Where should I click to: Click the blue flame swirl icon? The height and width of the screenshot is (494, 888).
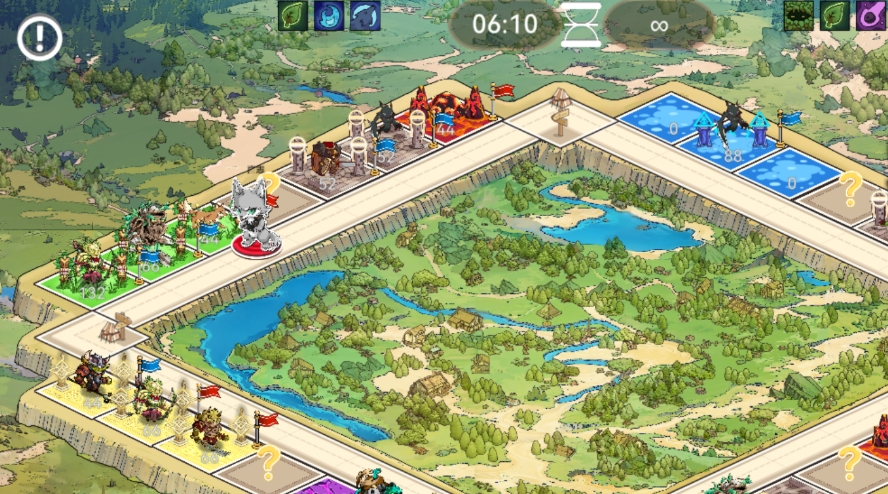pyautogui.click(x=329, y=15)
